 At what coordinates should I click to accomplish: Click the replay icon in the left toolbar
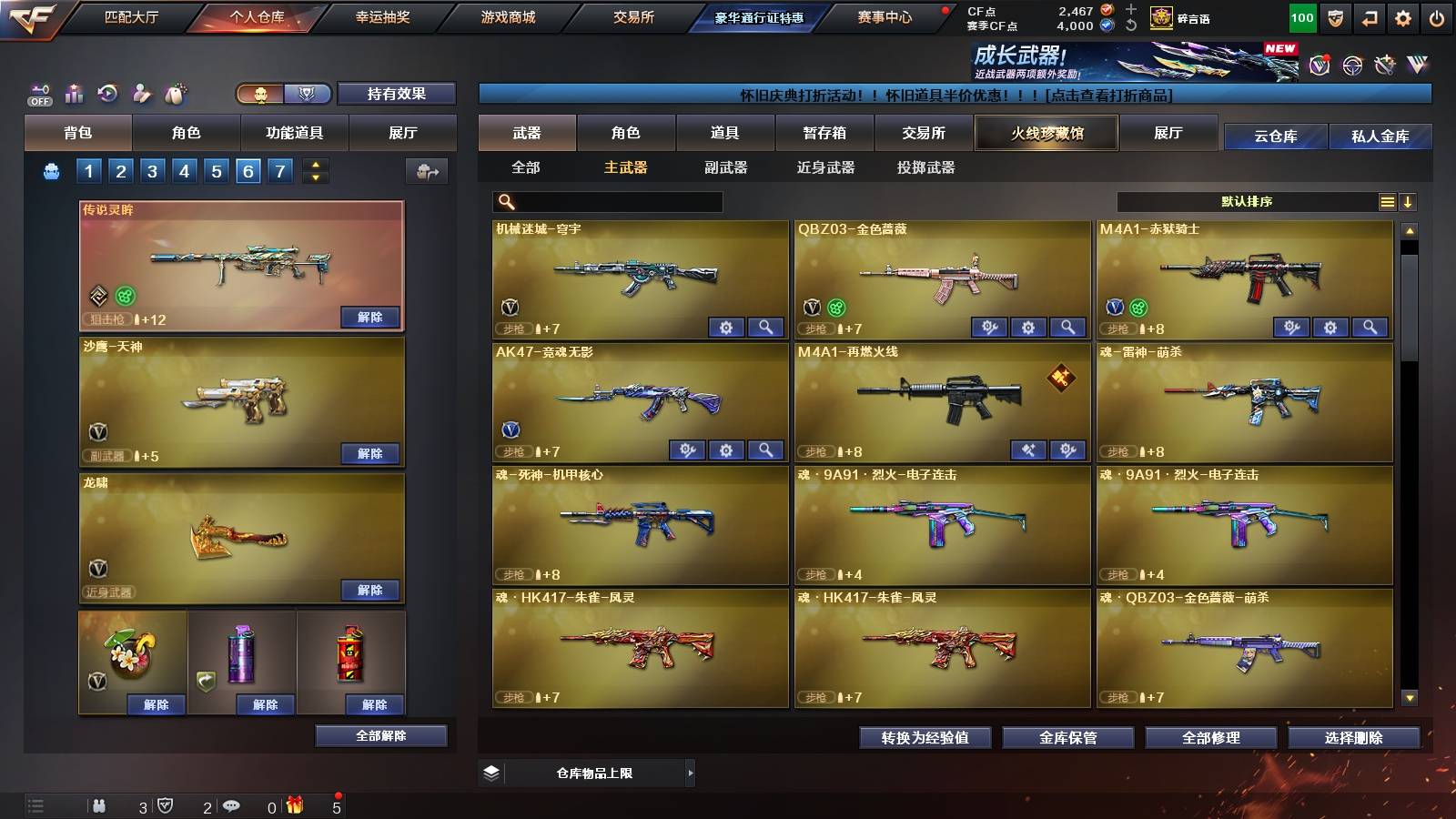[109, 94]
